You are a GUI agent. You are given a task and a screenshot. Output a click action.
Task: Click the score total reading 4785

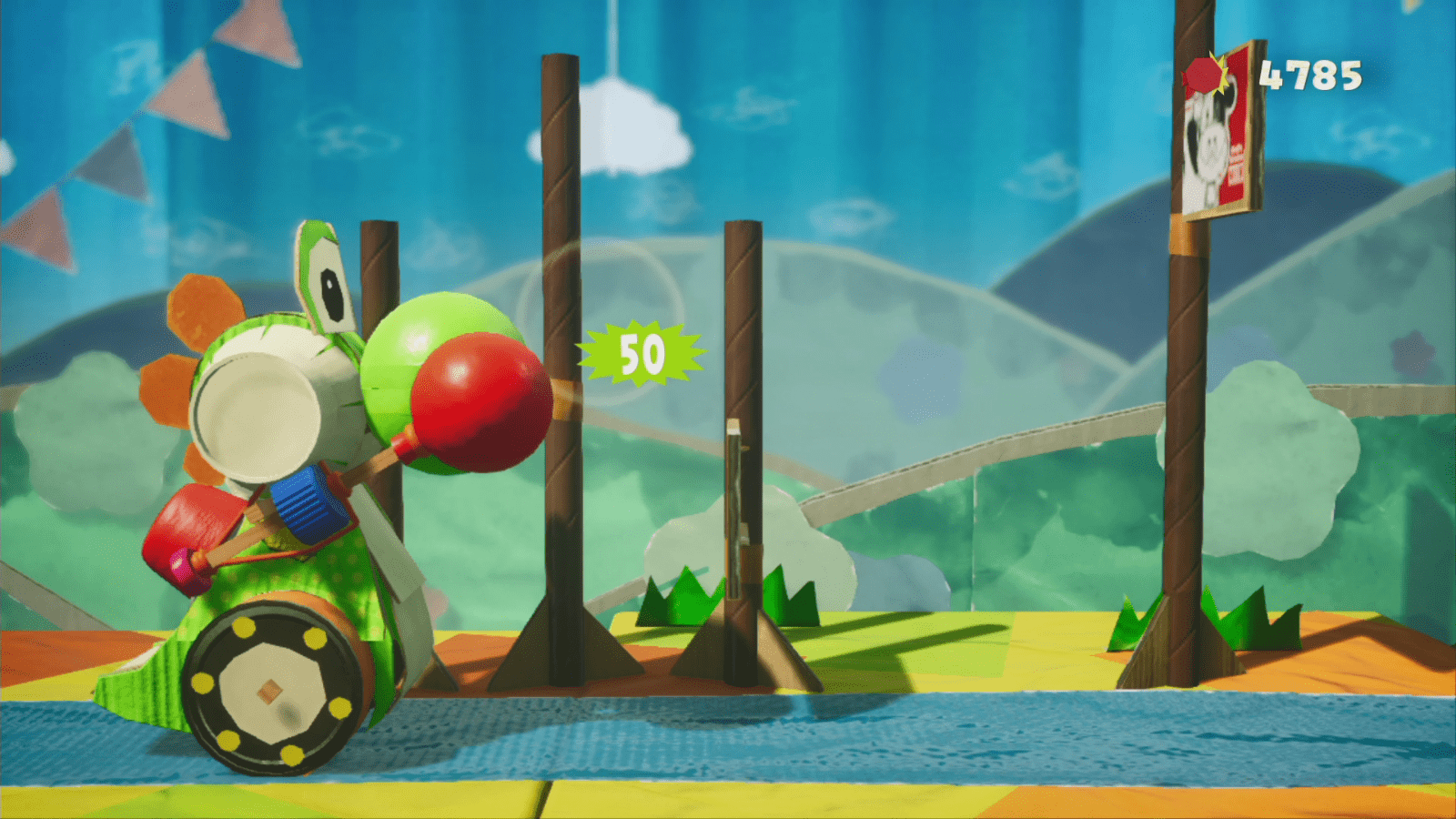click(x=1309, y=78)
